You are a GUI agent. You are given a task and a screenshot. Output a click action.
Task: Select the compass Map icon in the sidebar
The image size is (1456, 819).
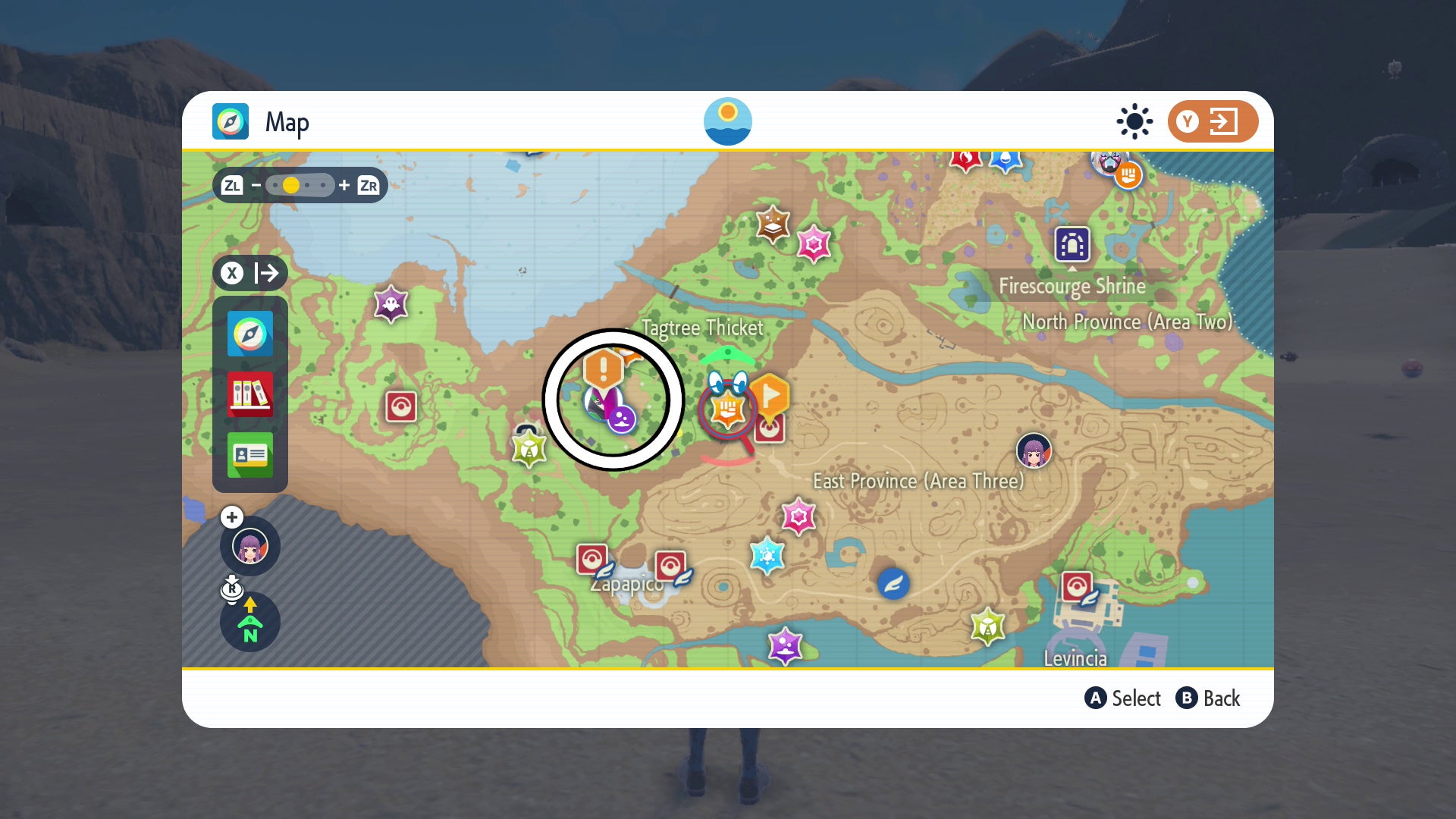click(x=249, y=334)
